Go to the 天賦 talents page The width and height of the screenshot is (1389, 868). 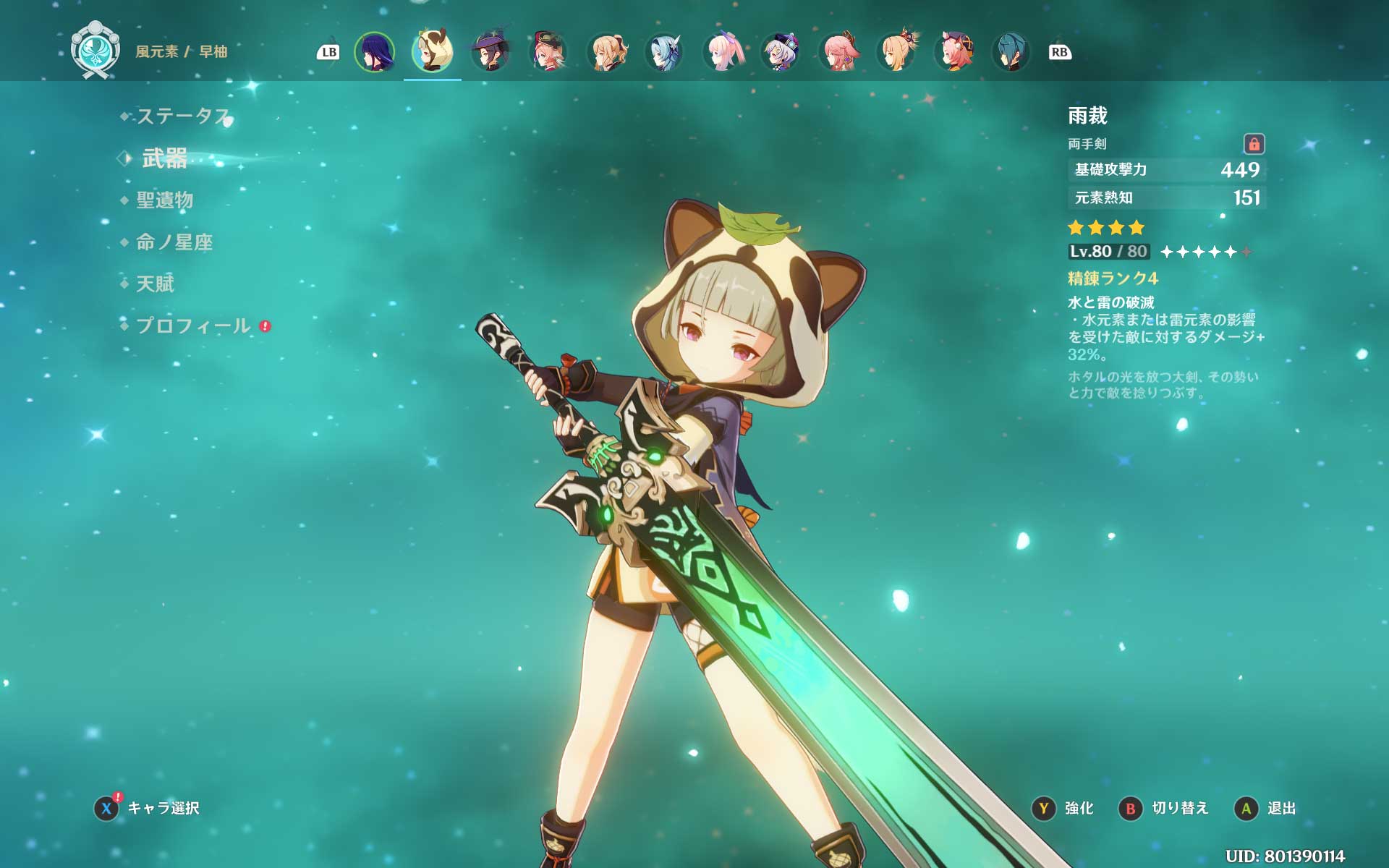156,284
